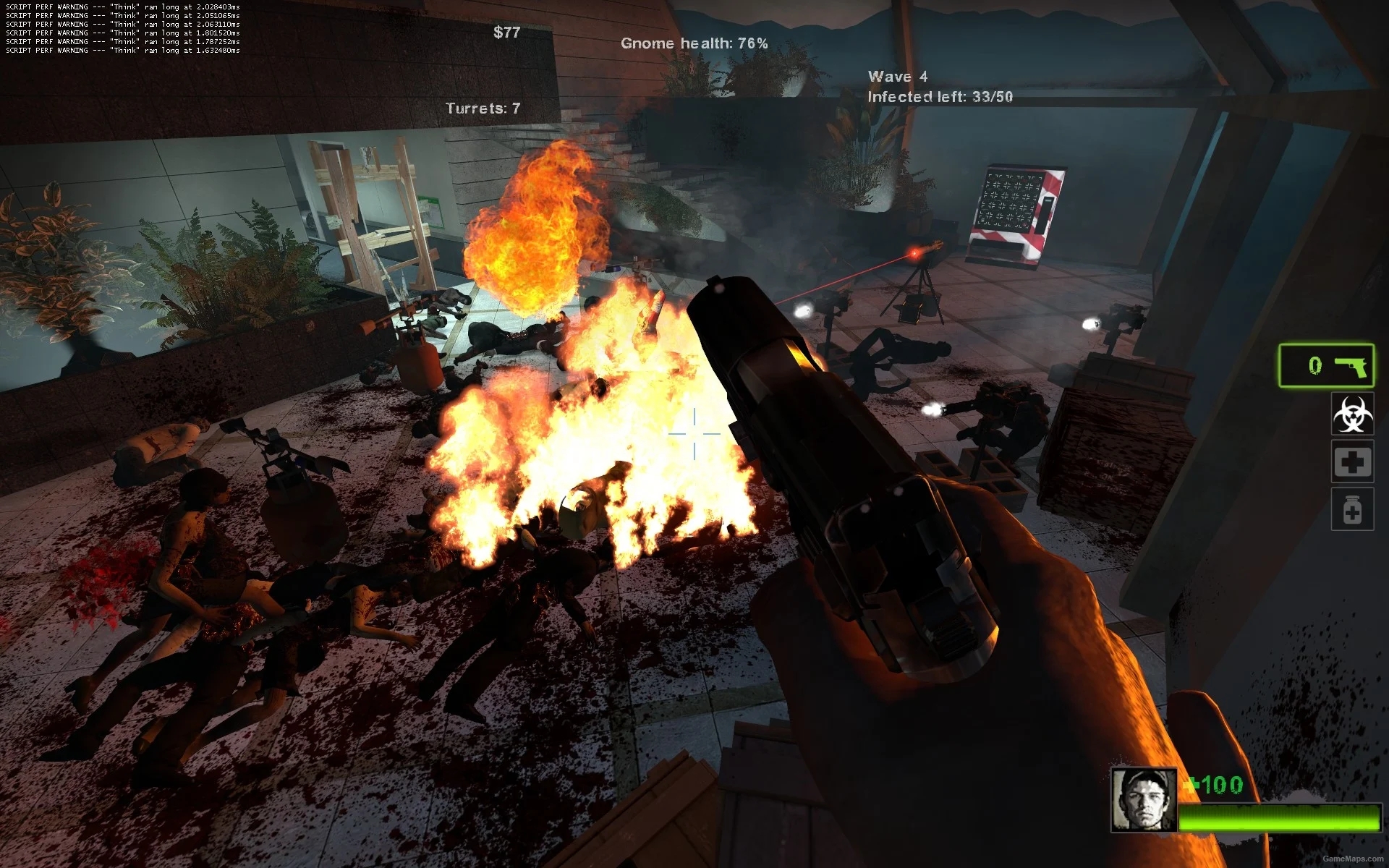Viewport: 1389px width, 868px height.
Task: Click the survivor portrait
Action: pos(1143,799)
